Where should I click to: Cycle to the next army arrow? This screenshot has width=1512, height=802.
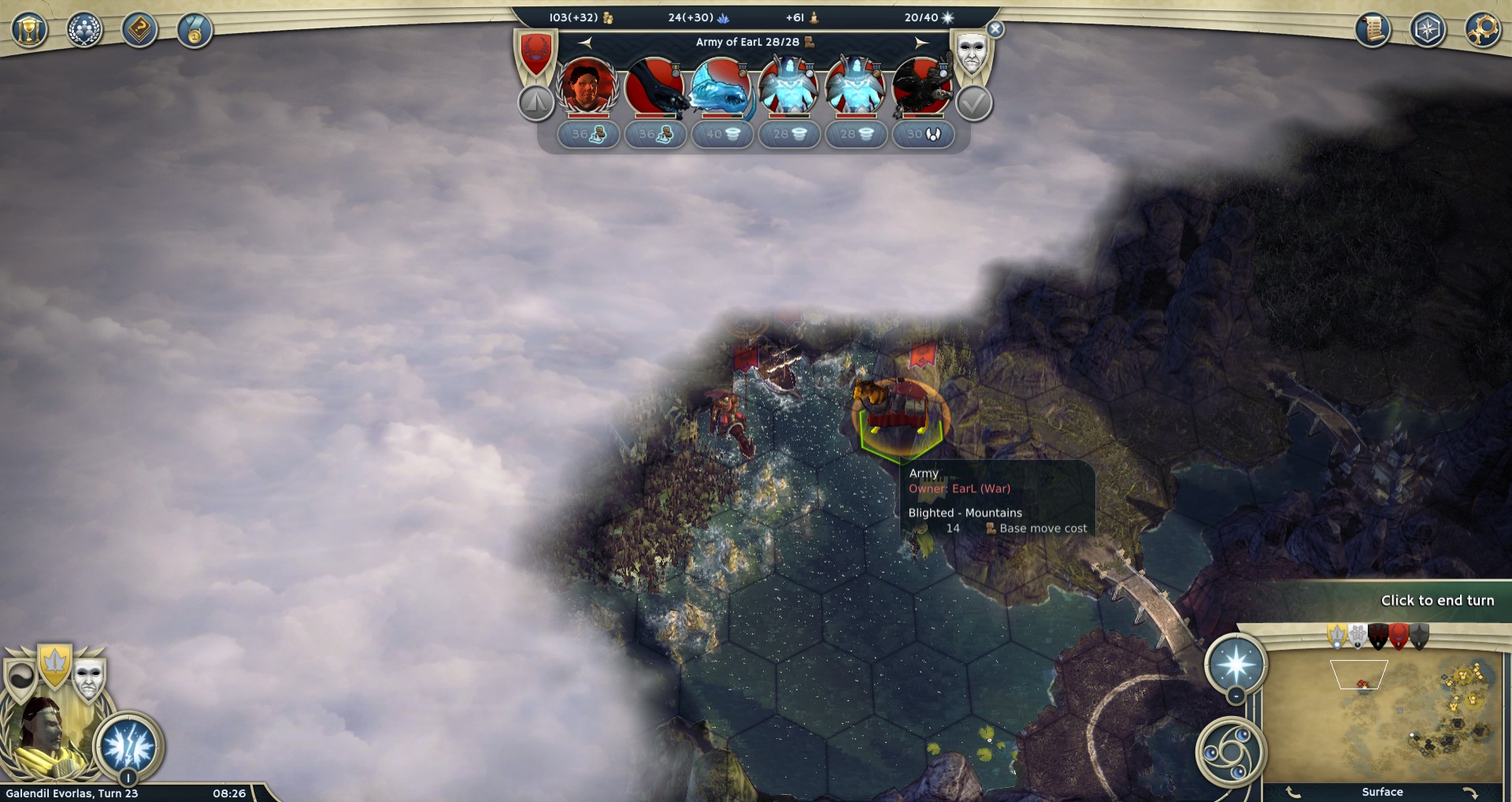point(921,43)
